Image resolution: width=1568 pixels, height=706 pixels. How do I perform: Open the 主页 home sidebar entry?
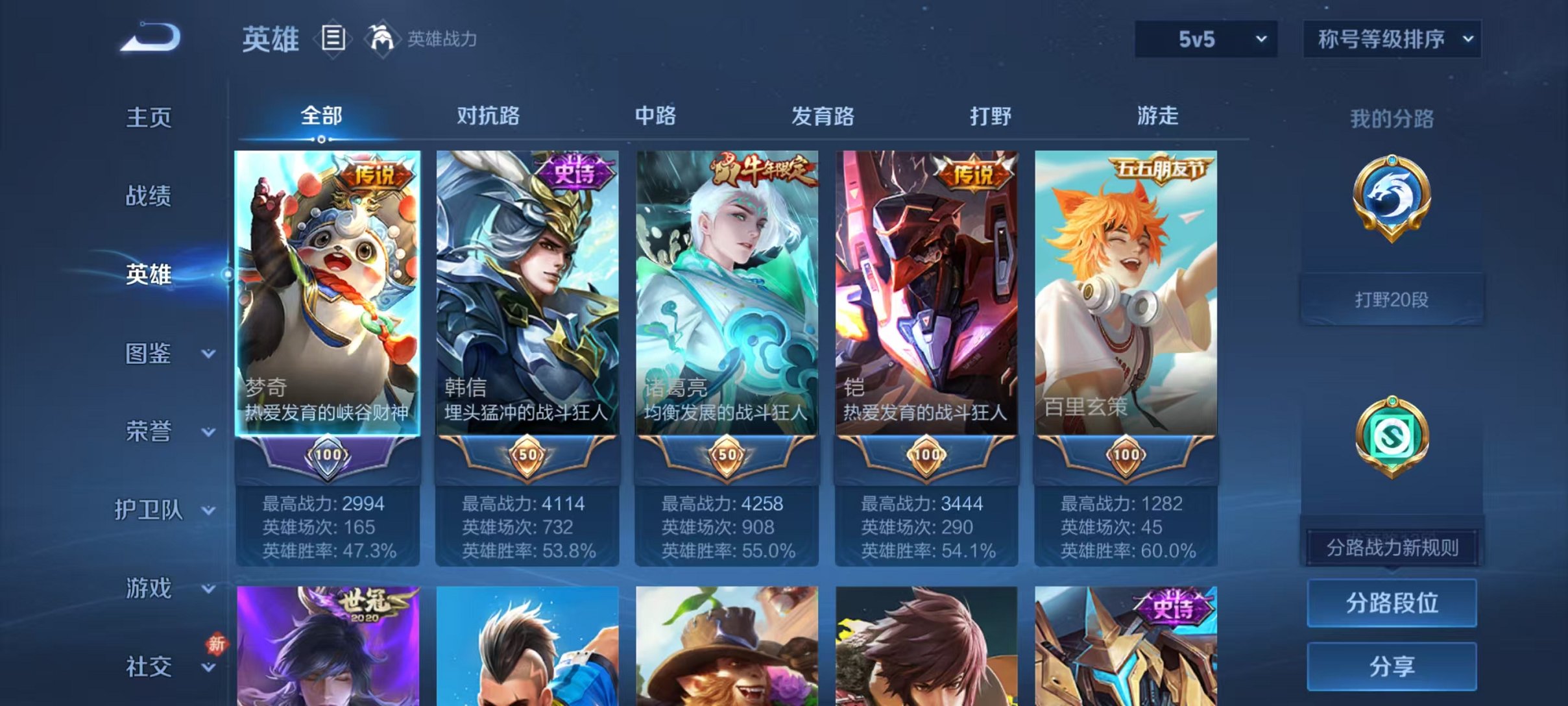tap(147, 117)
